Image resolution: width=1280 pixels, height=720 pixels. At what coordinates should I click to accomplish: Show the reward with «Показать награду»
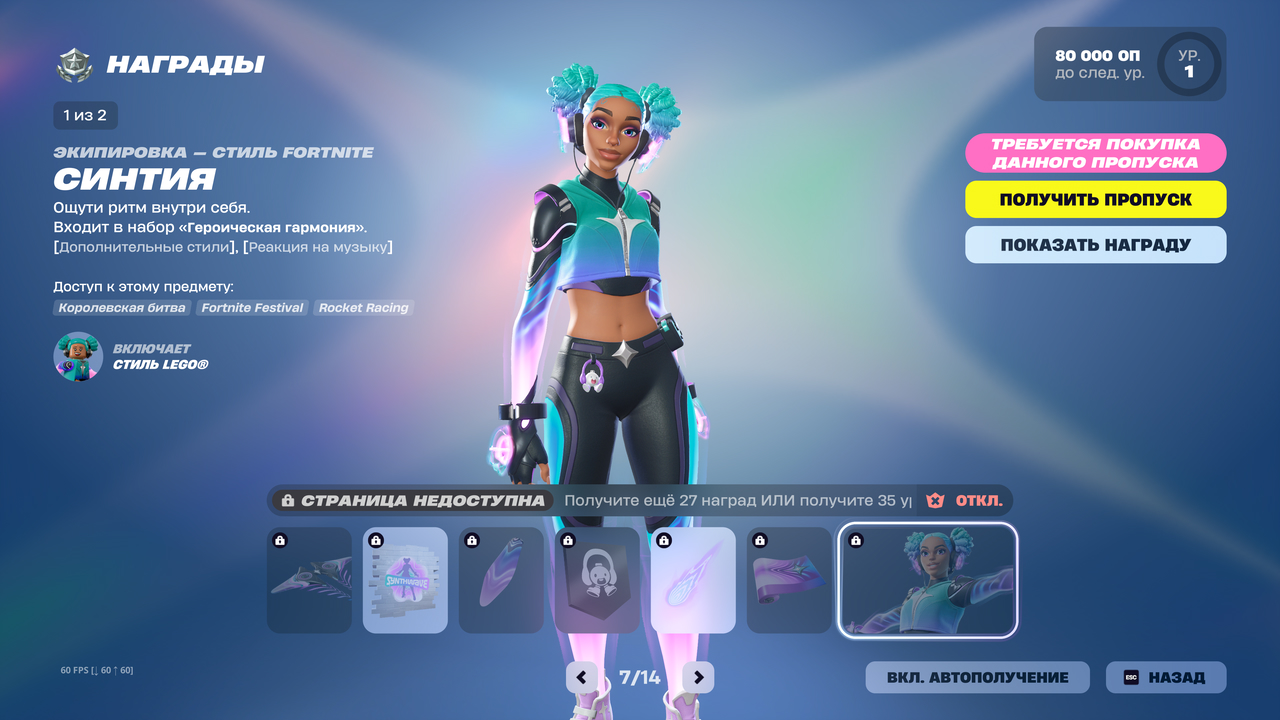tap(1095, 245)
